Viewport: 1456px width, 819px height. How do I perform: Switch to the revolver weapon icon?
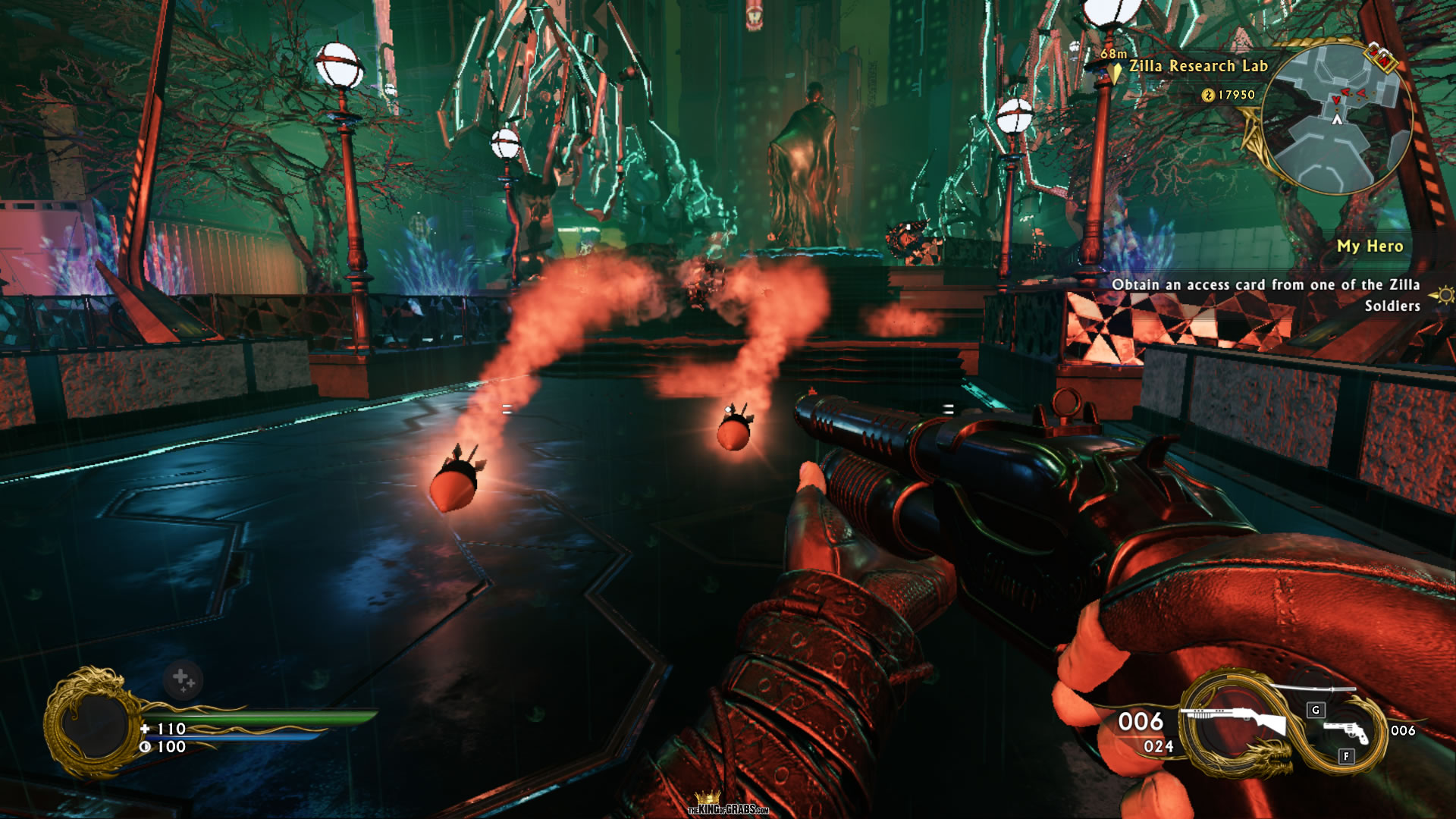coord(1345,731)
